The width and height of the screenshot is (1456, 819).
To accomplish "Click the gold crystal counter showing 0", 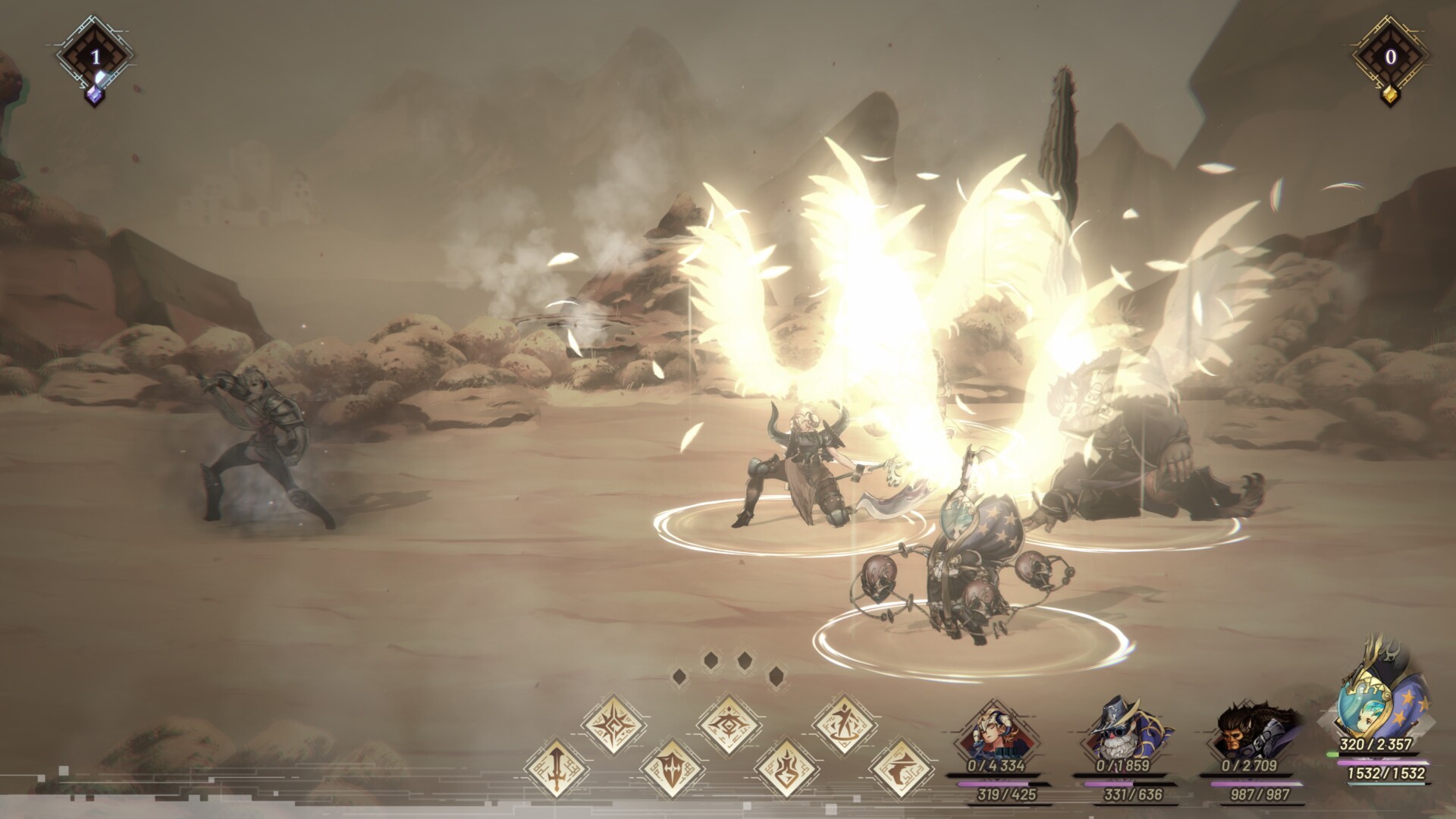I will click(1390, 57).
